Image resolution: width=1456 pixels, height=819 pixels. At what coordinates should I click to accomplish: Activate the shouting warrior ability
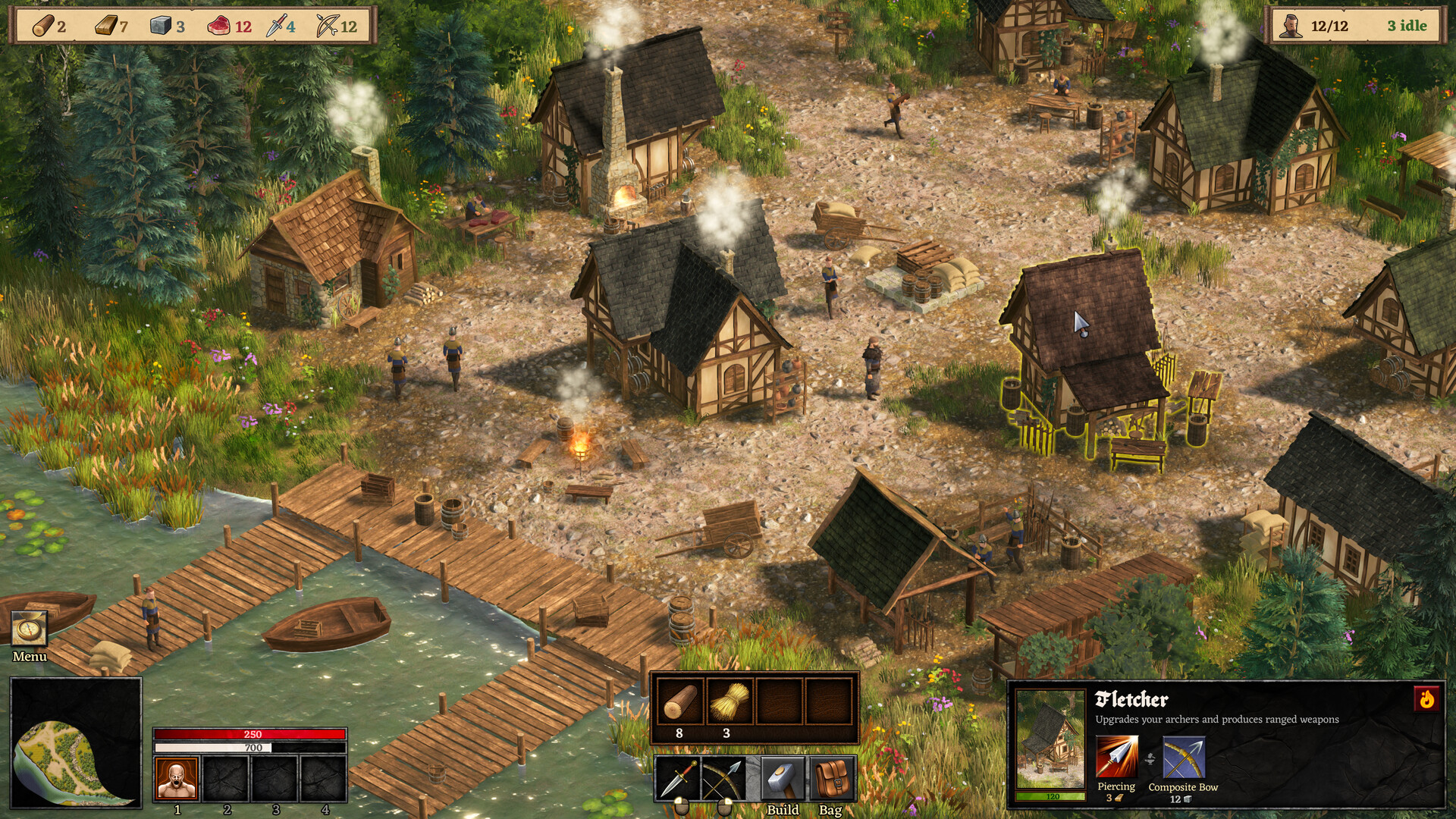pyautogui.click(x=177, y=777)
